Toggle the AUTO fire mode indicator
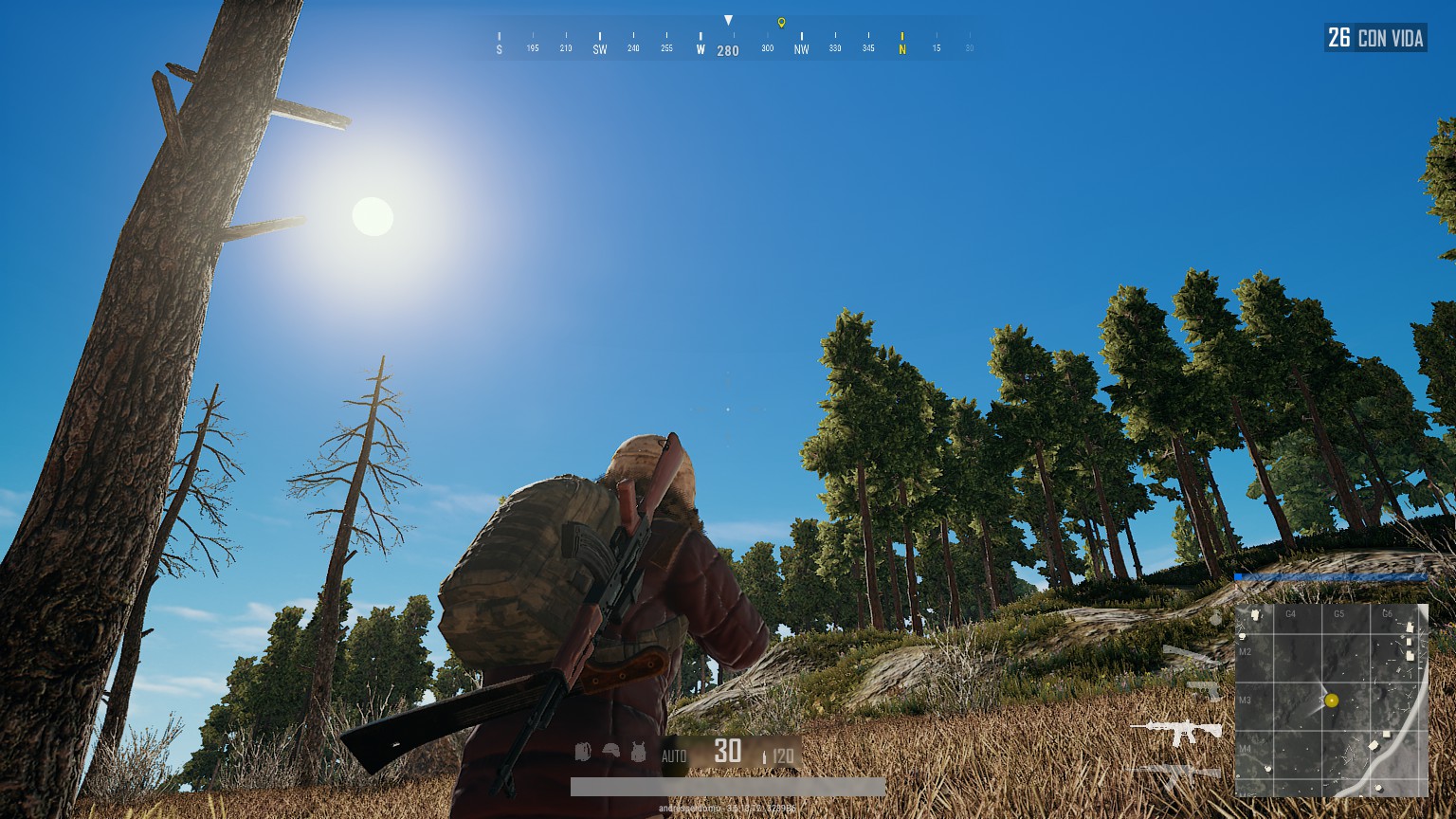 674,755
